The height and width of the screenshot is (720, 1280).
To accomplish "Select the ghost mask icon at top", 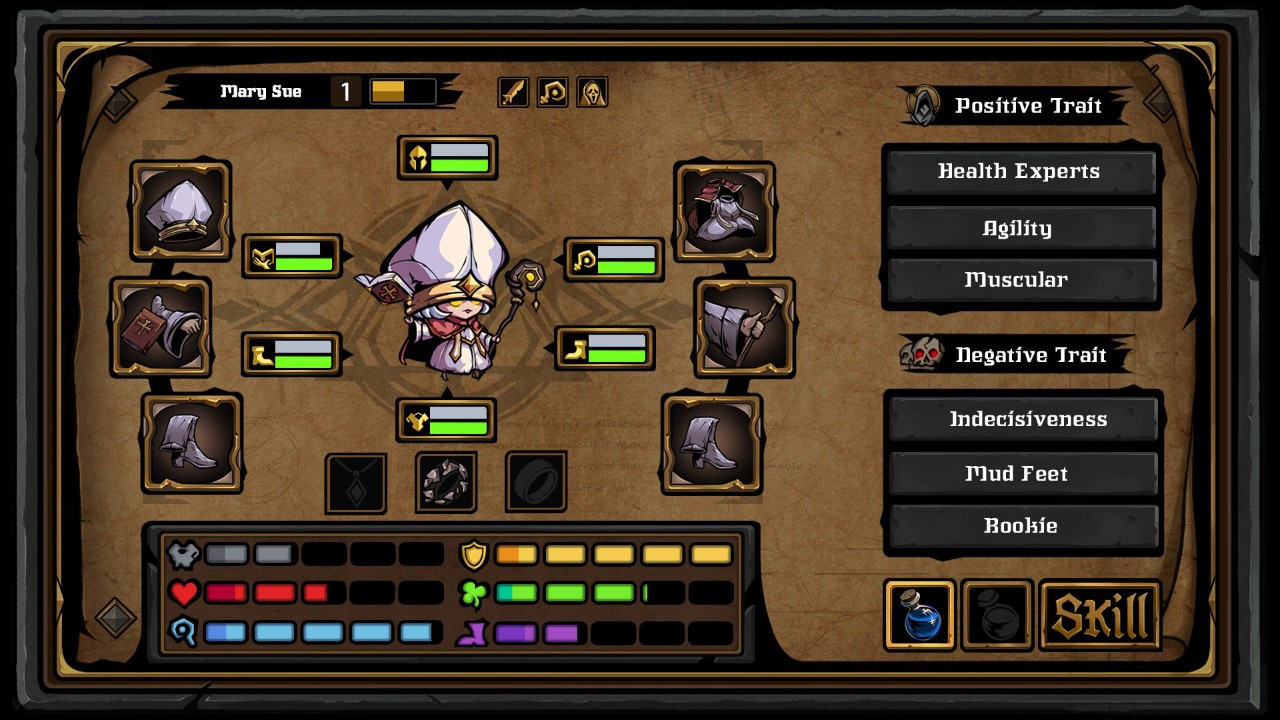I will (x=592, y=92).
